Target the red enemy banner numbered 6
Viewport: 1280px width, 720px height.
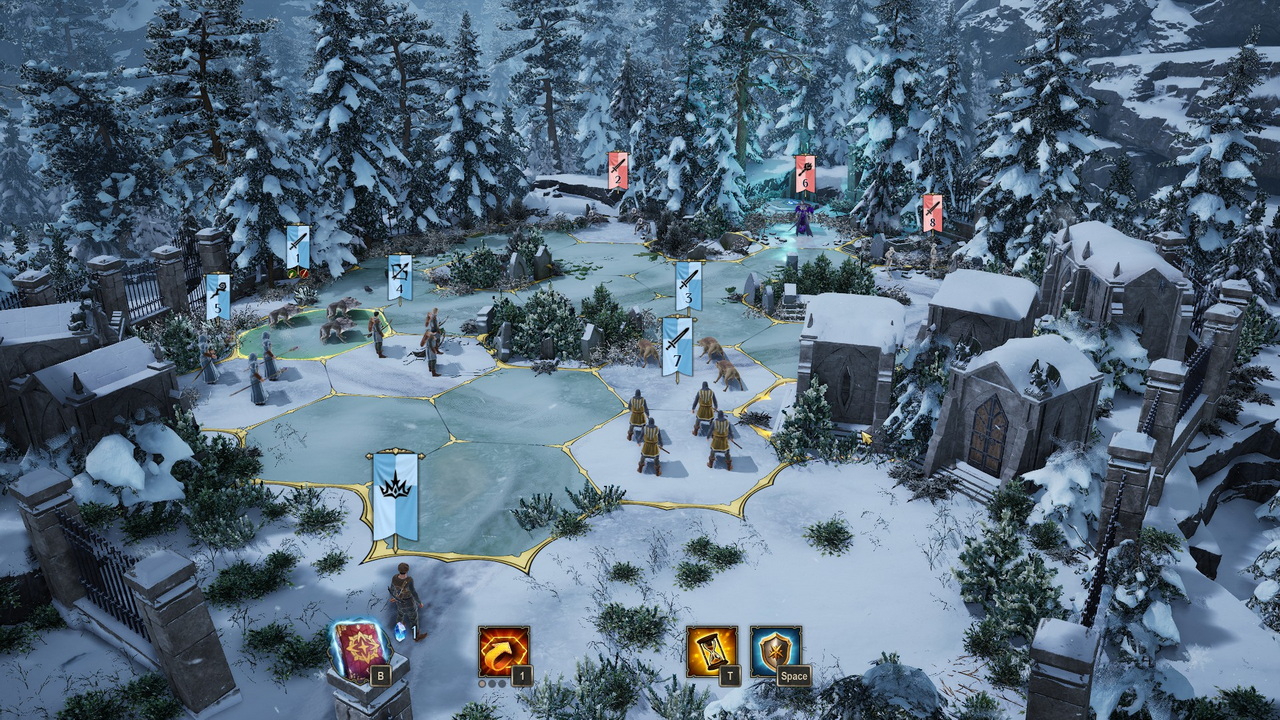coord(804,173)
